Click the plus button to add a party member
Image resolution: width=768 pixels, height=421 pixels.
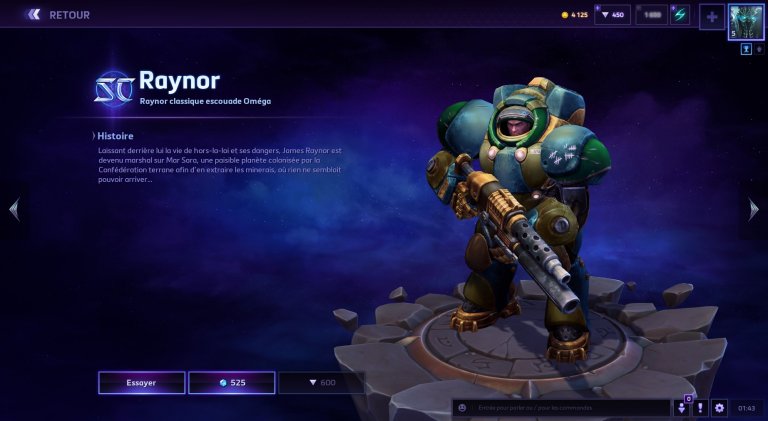711,17
